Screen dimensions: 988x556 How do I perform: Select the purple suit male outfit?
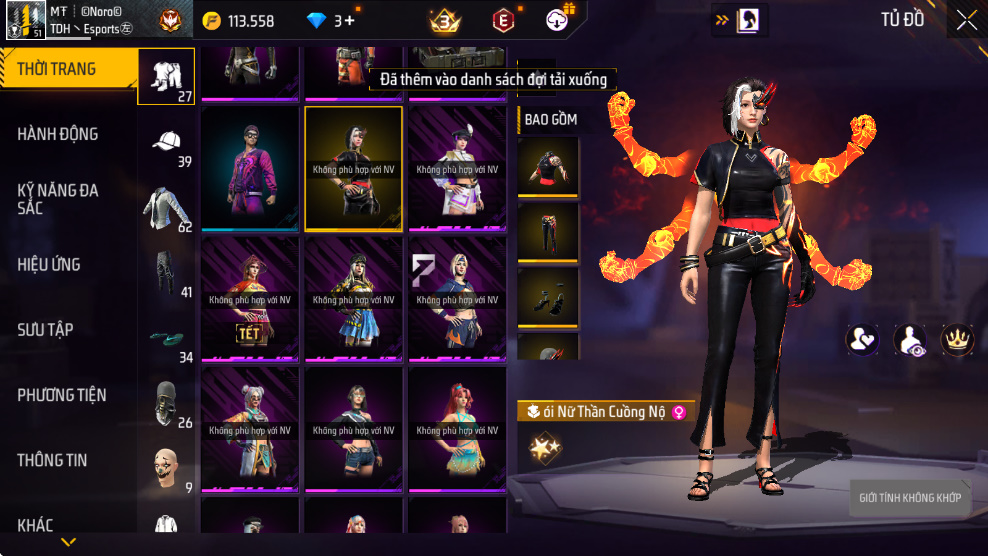[250, 169]
